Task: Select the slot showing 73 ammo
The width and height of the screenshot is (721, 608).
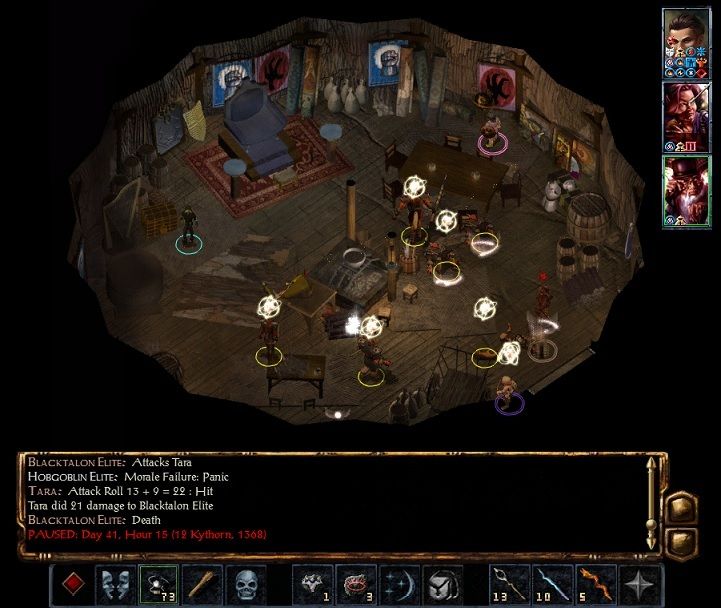Action: pos(157,584)
